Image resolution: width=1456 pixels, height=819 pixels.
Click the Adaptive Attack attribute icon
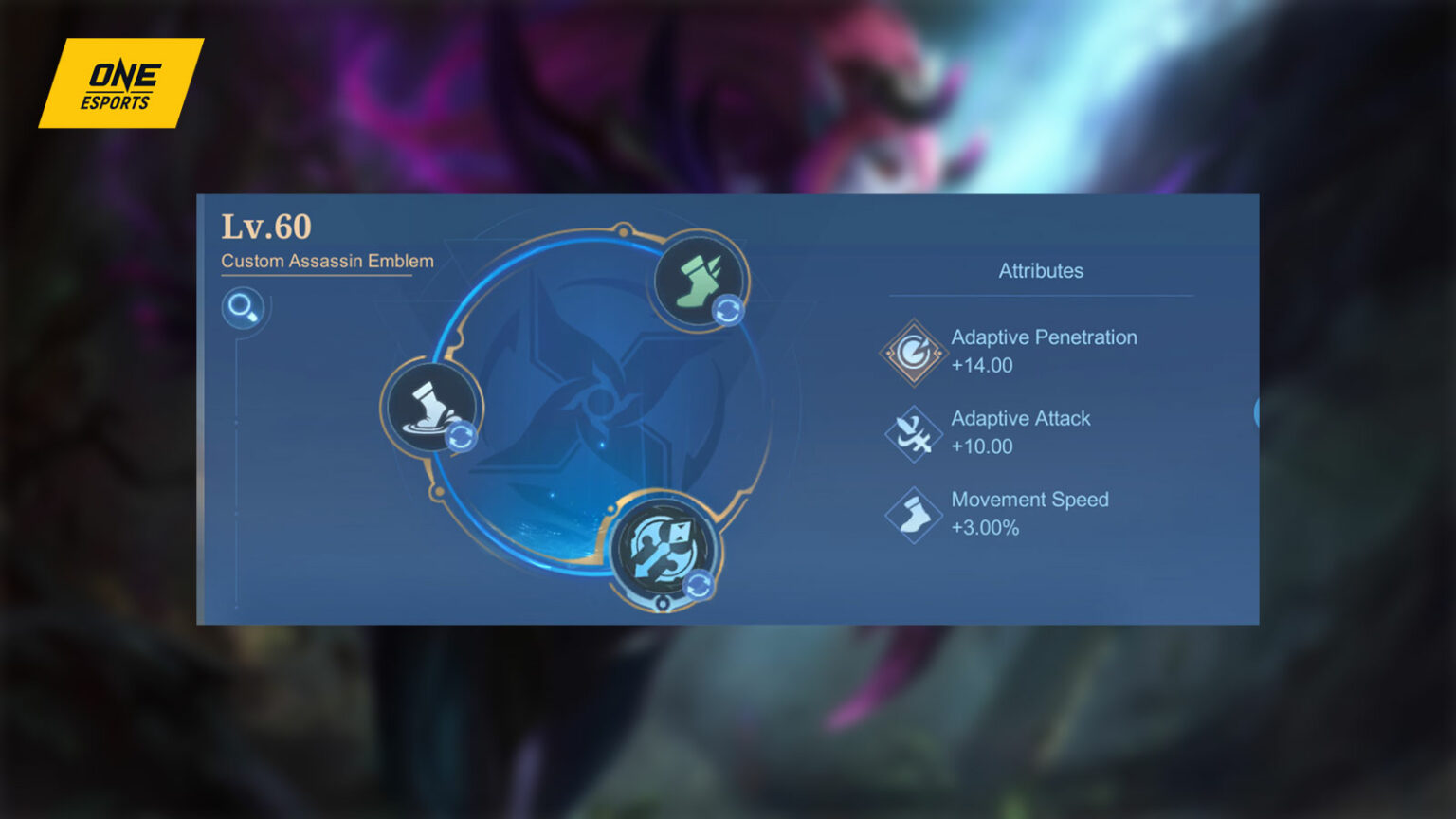913,432
